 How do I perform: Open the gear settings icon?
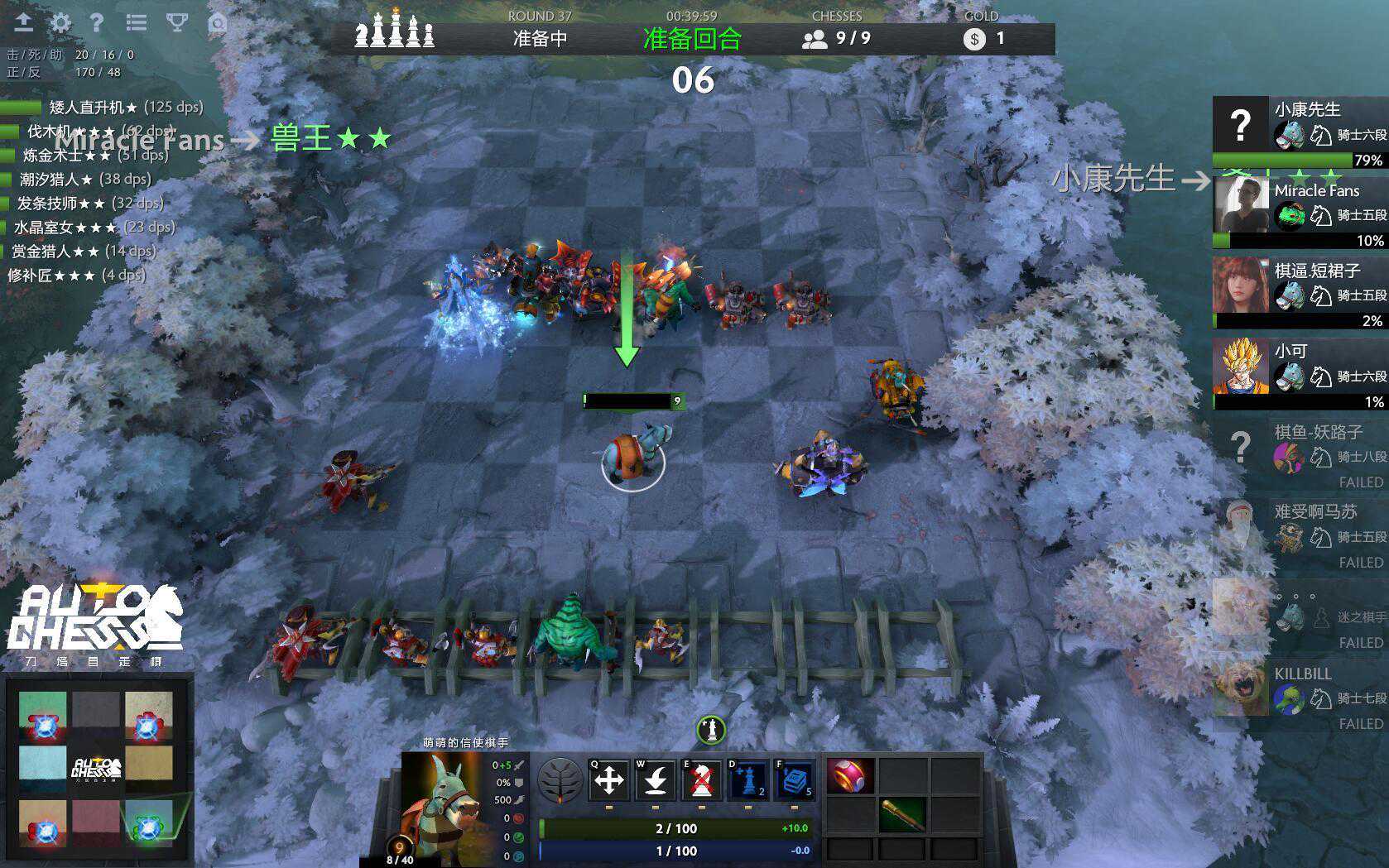[60, 22]
